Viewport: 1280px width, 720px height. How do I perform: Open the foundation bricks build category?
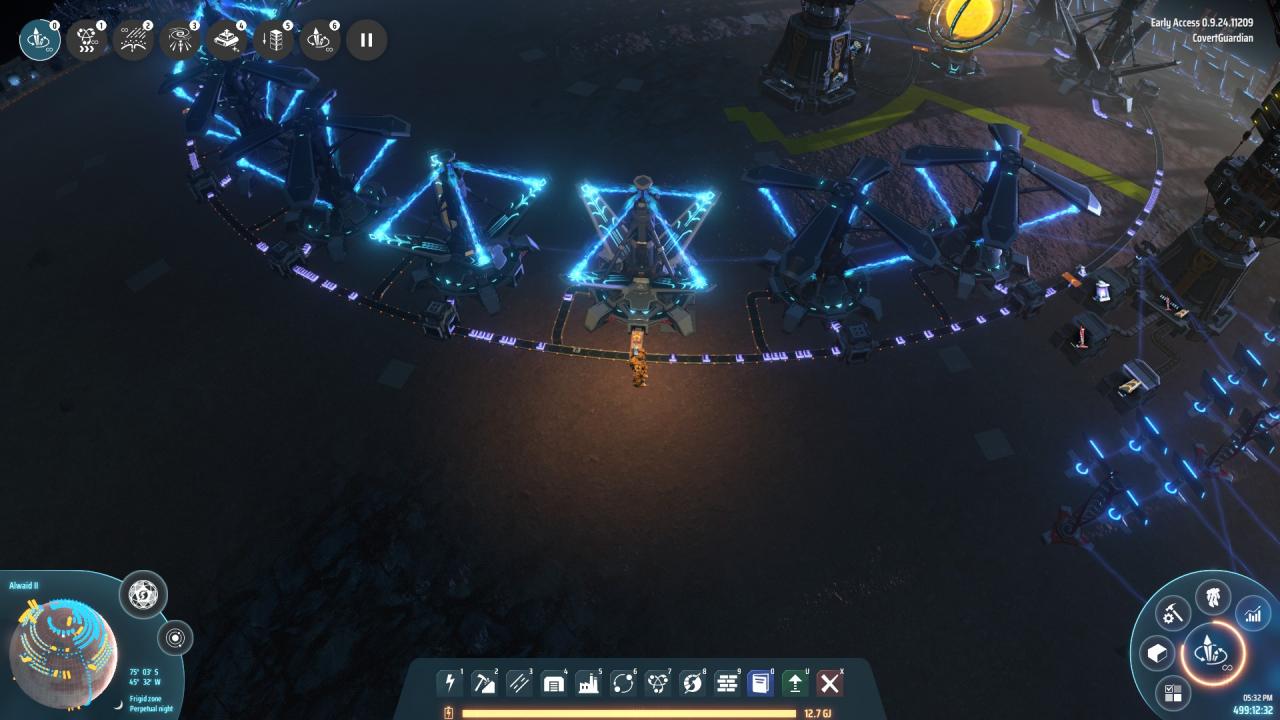[x=726, y=683]
